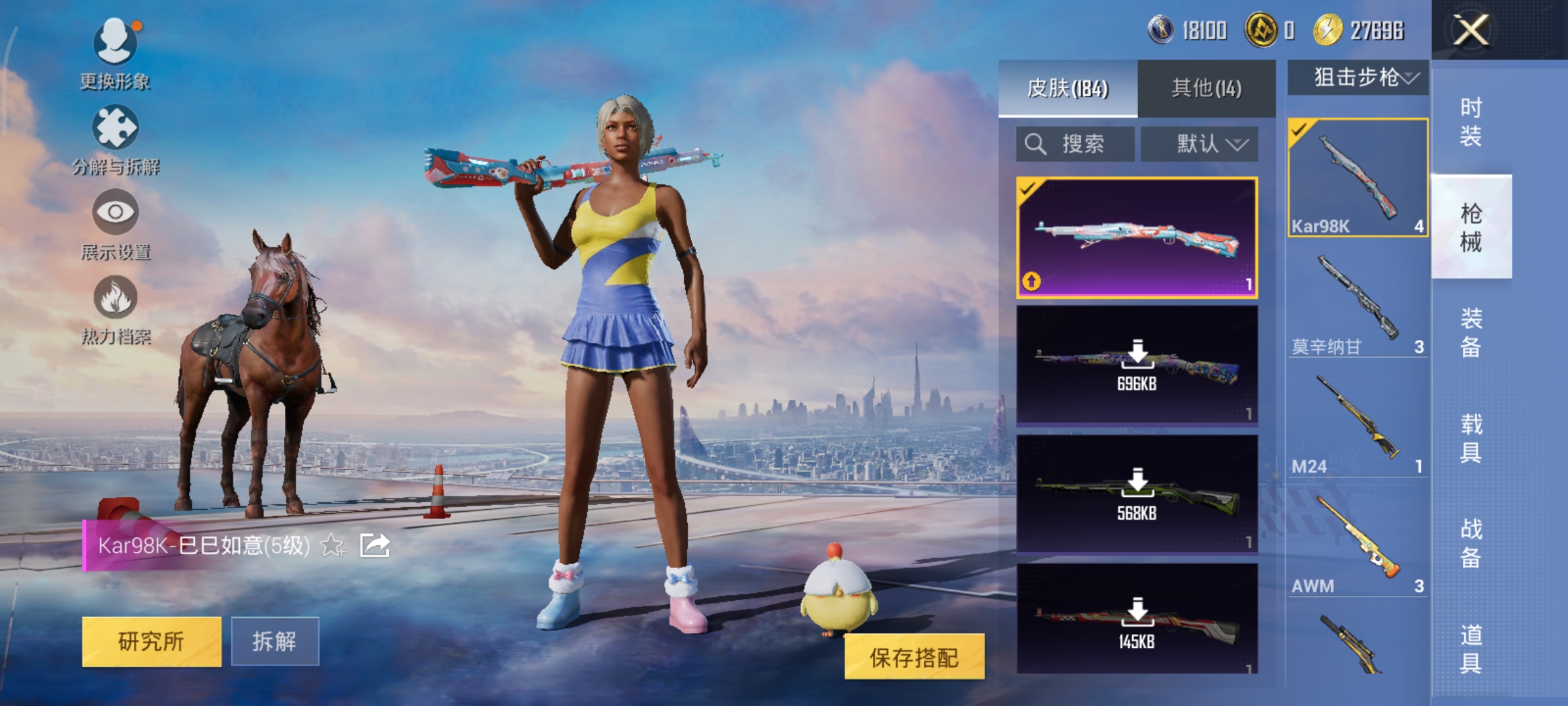Open the 时装 outfits category
This screenshot has height=706, width=1568.
[1471, 122]
